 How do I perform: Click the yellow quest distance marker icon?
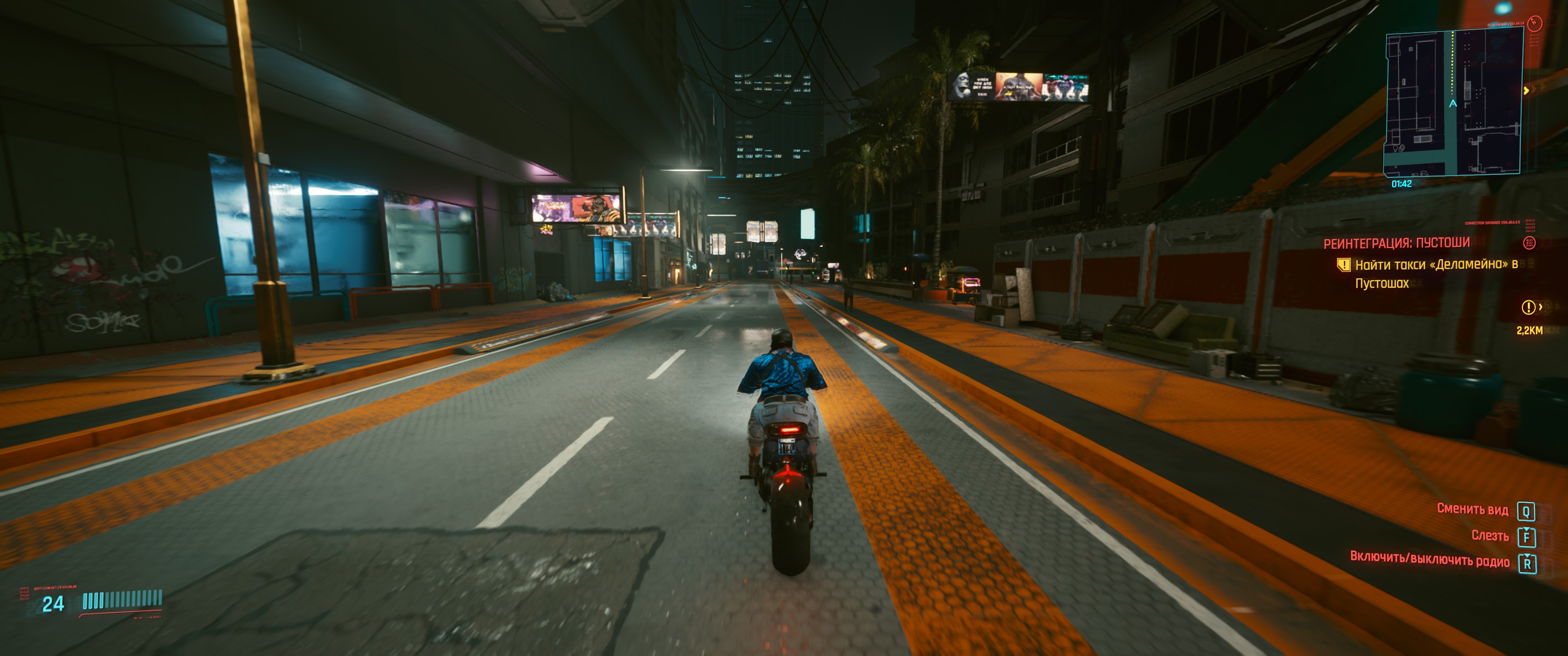click(x=1528, y=308)
